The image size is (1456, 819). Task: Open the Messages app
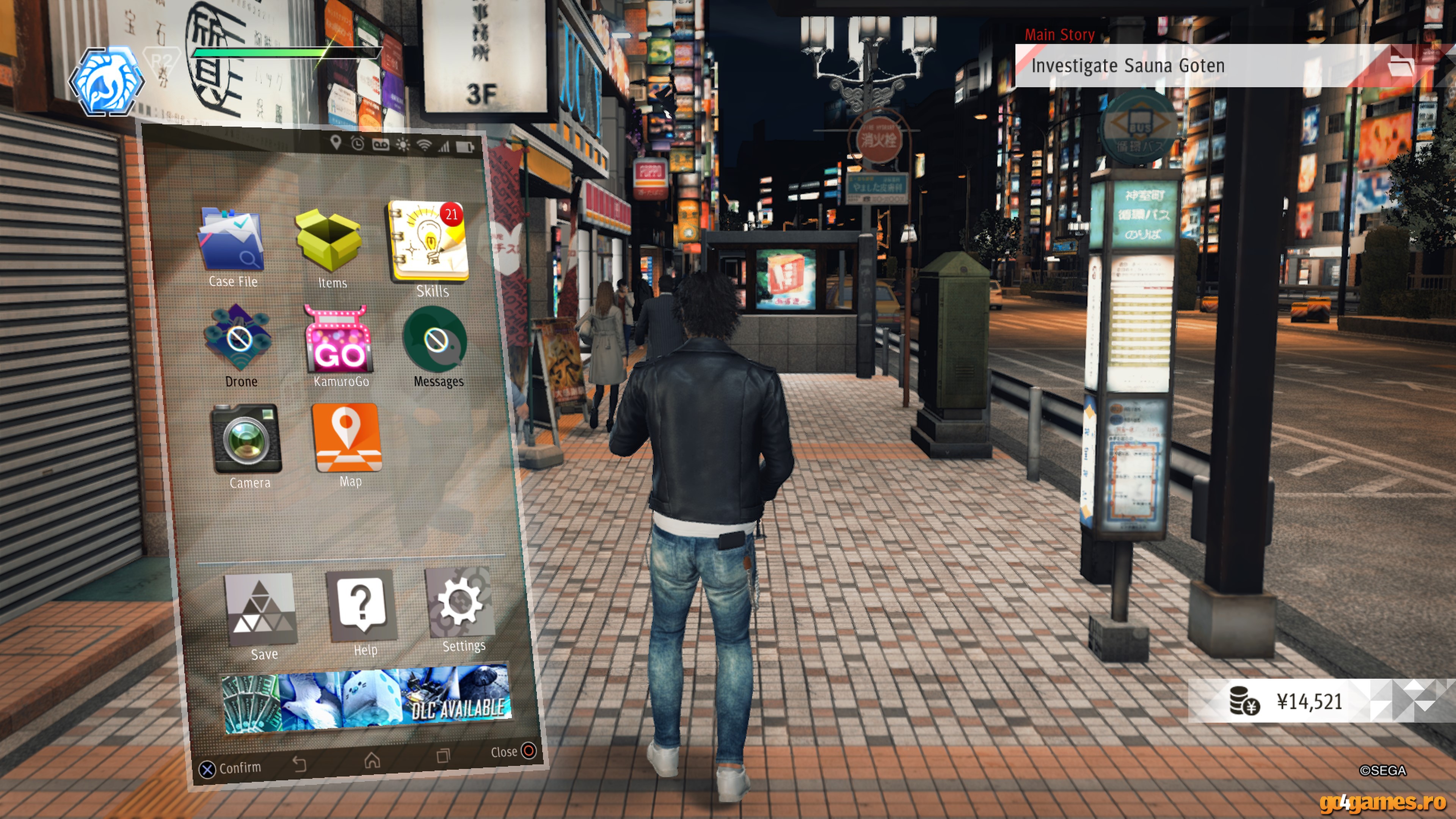435,340
